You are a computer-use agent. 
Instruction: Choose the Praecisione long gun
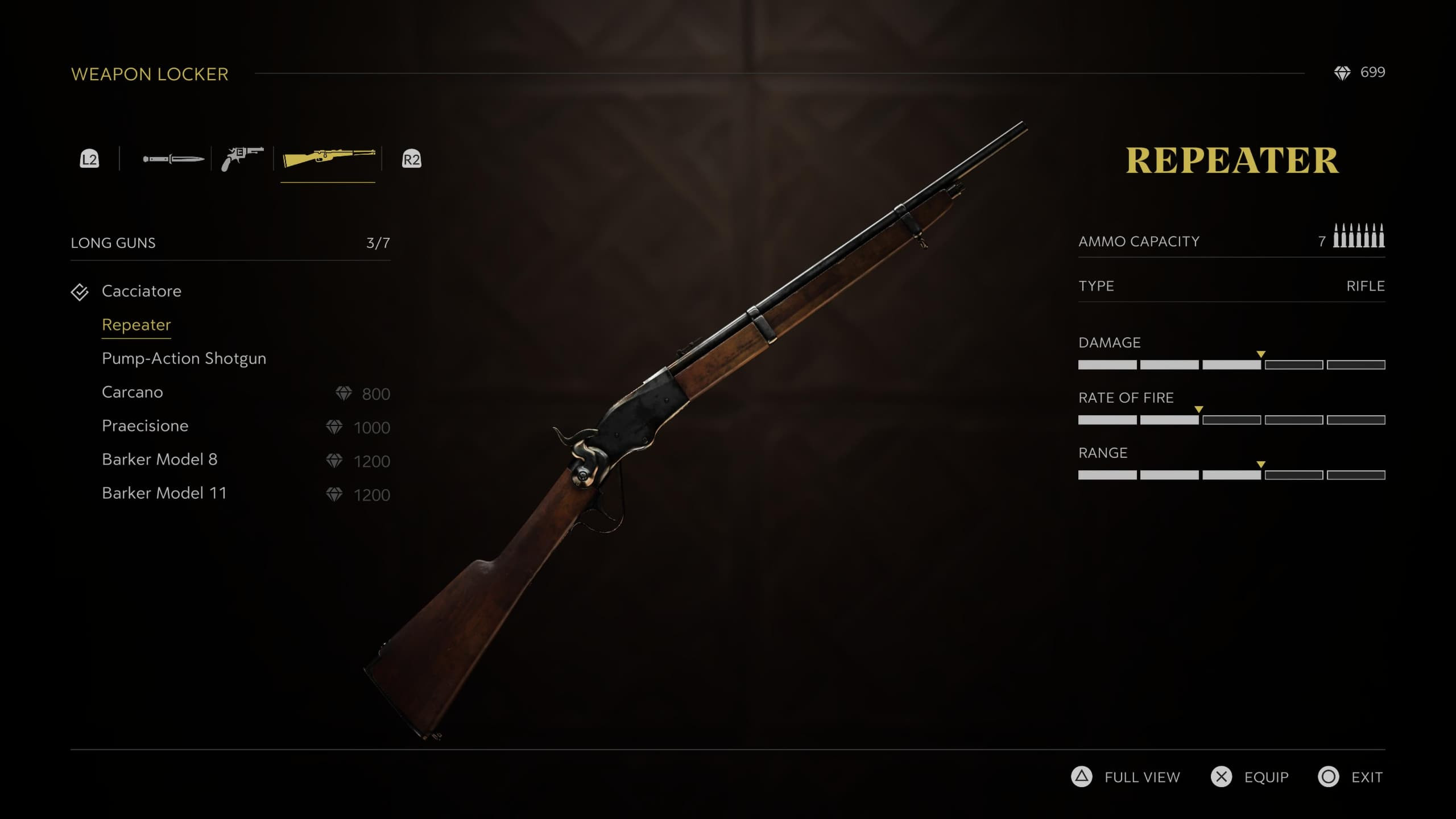pyautogui.click(x=145, y=426)
